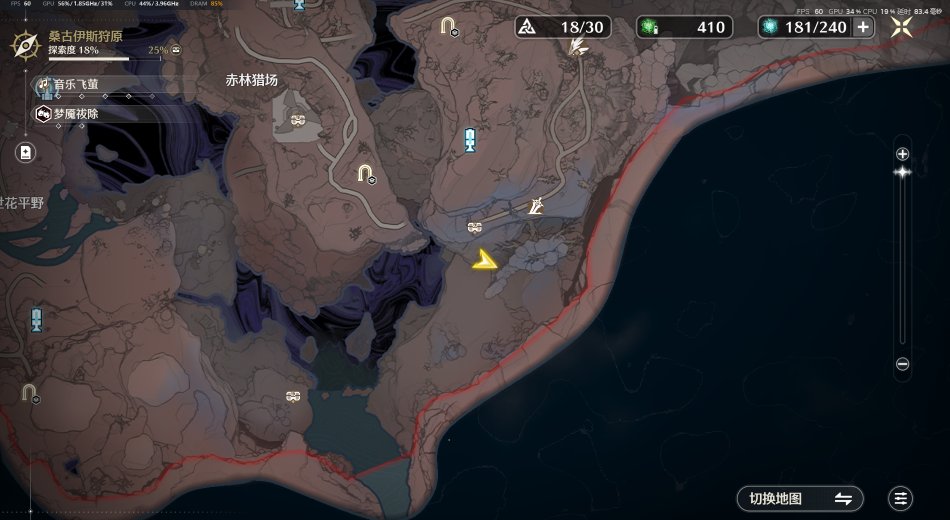Click the winged marker above the southern lake
Viewport: 950px width, 520px height.
coord(293,397)
